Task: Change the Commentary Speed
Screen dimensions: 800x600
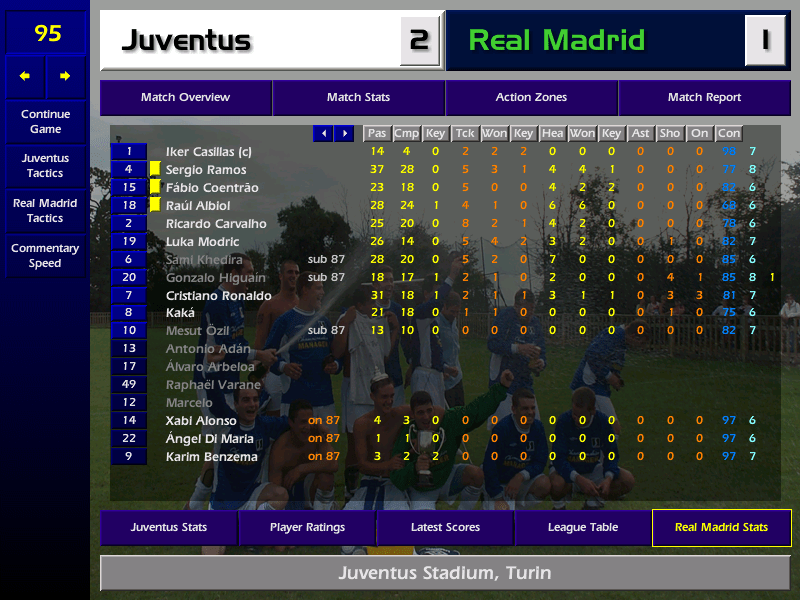Action: point(45,255)
